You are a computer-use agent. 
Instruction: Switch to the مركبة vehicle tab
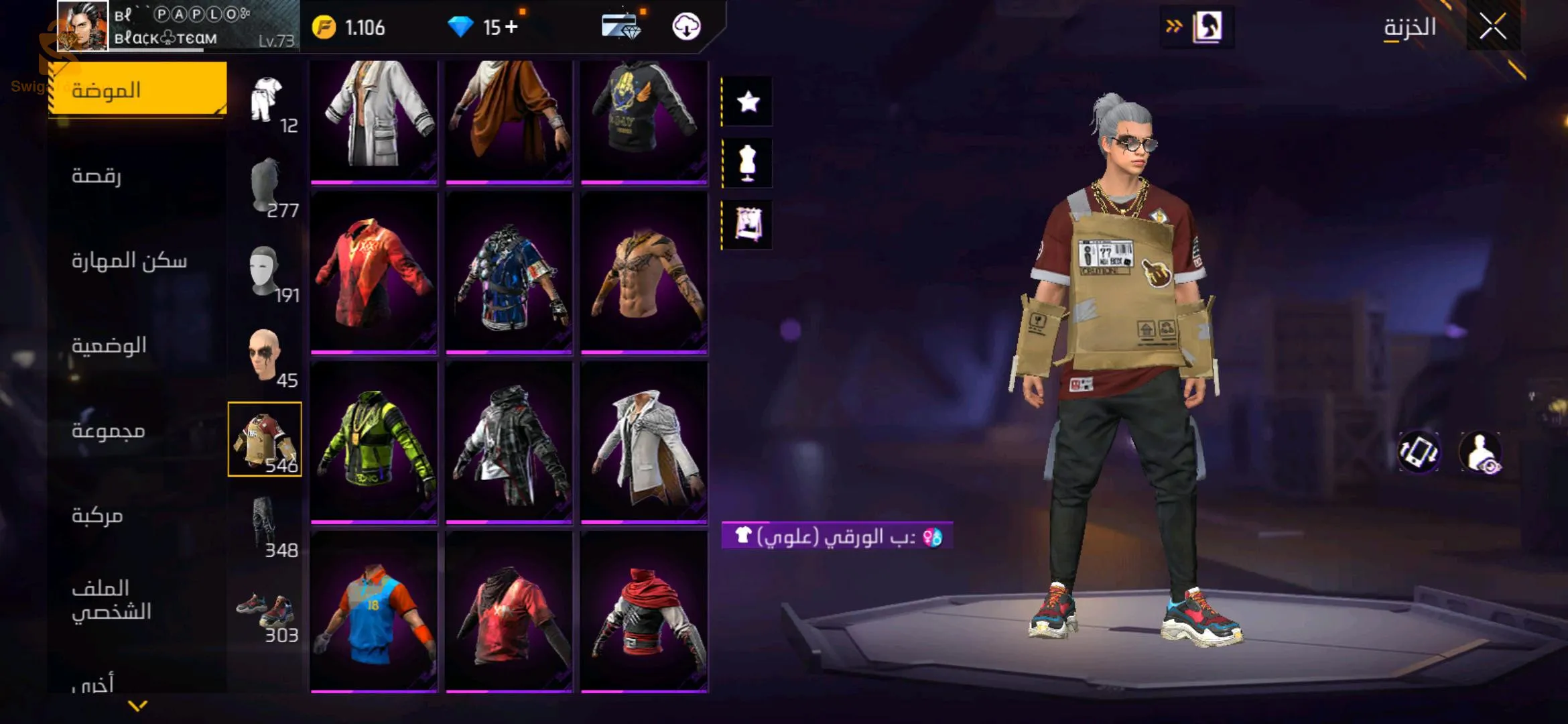(98, 516)
